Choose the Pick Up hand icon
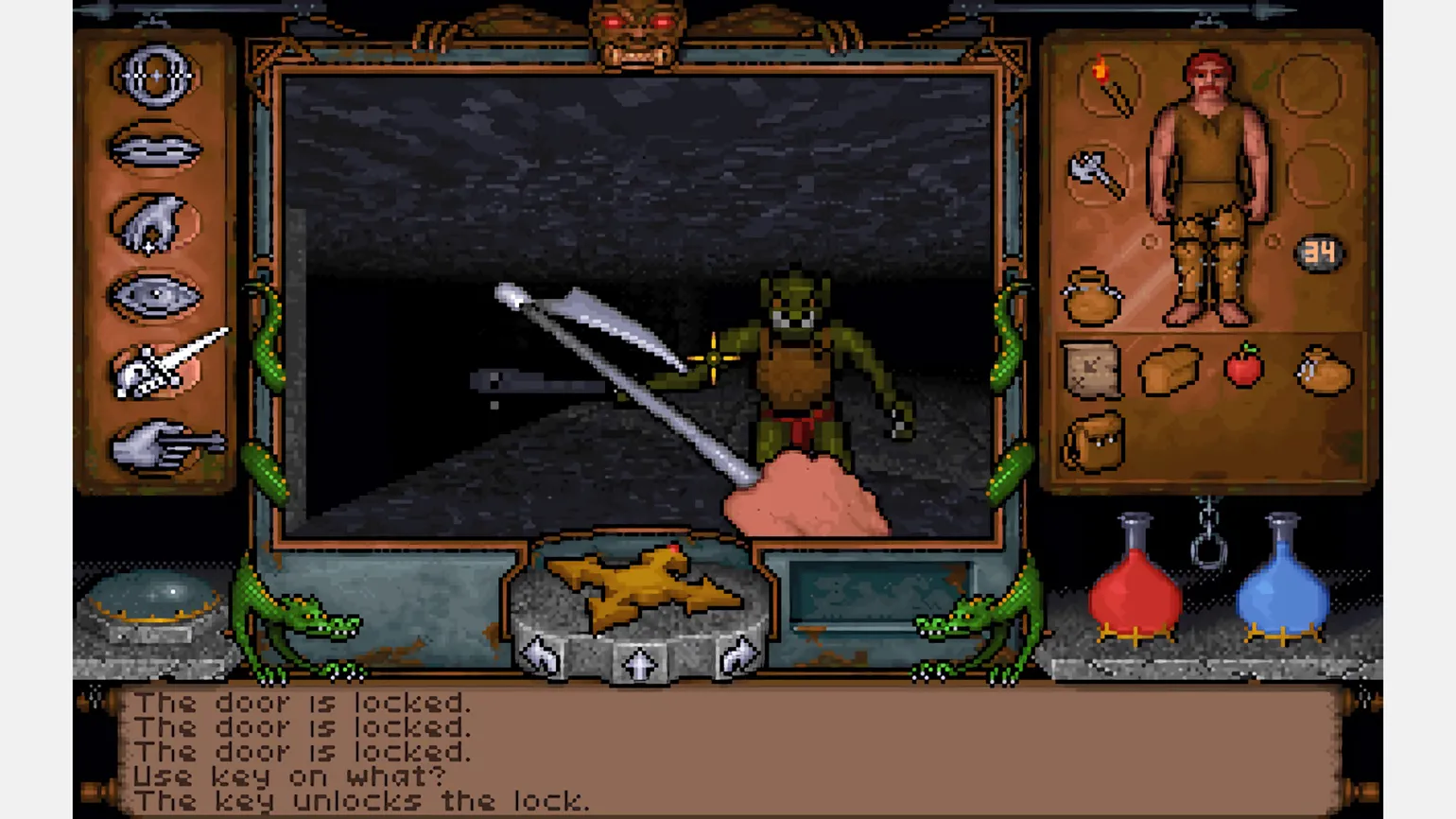The image size is (1456, 819). [154, 224]
